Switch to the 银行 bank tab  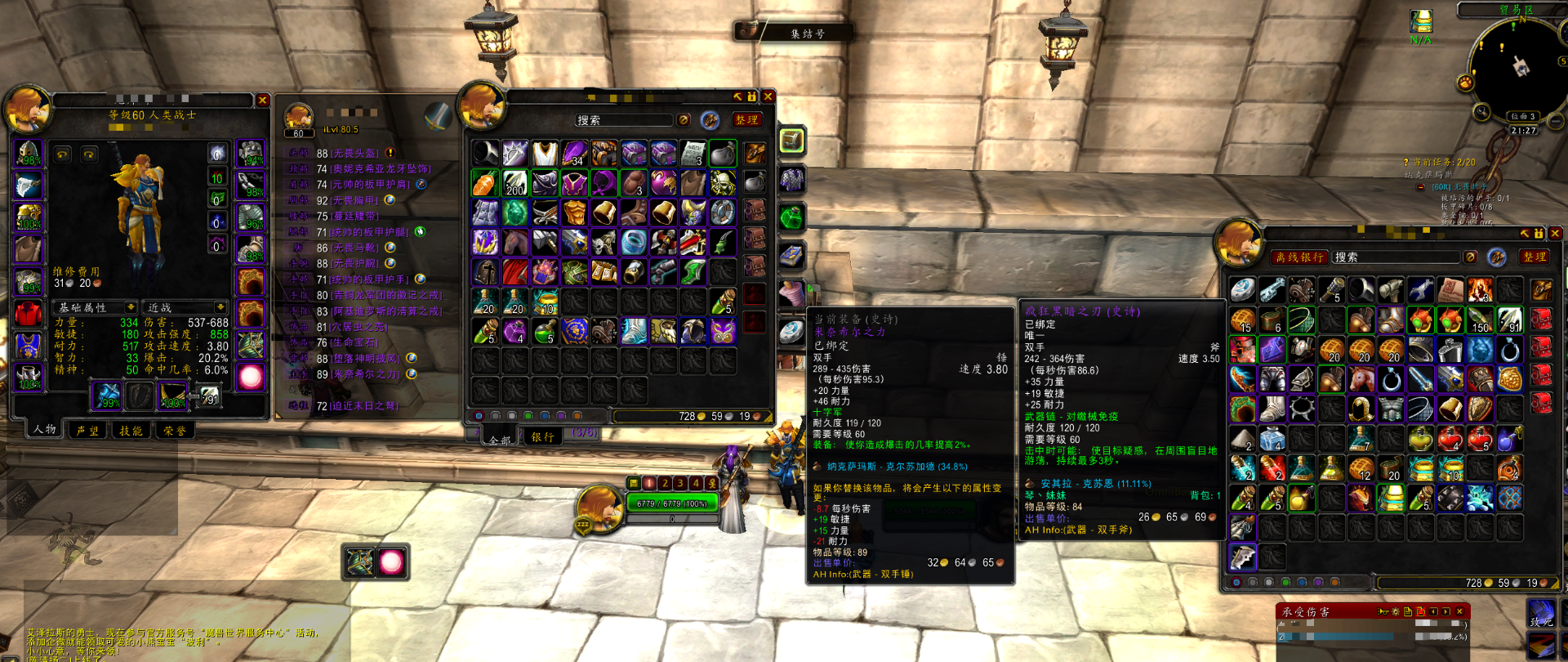[543, 437]
